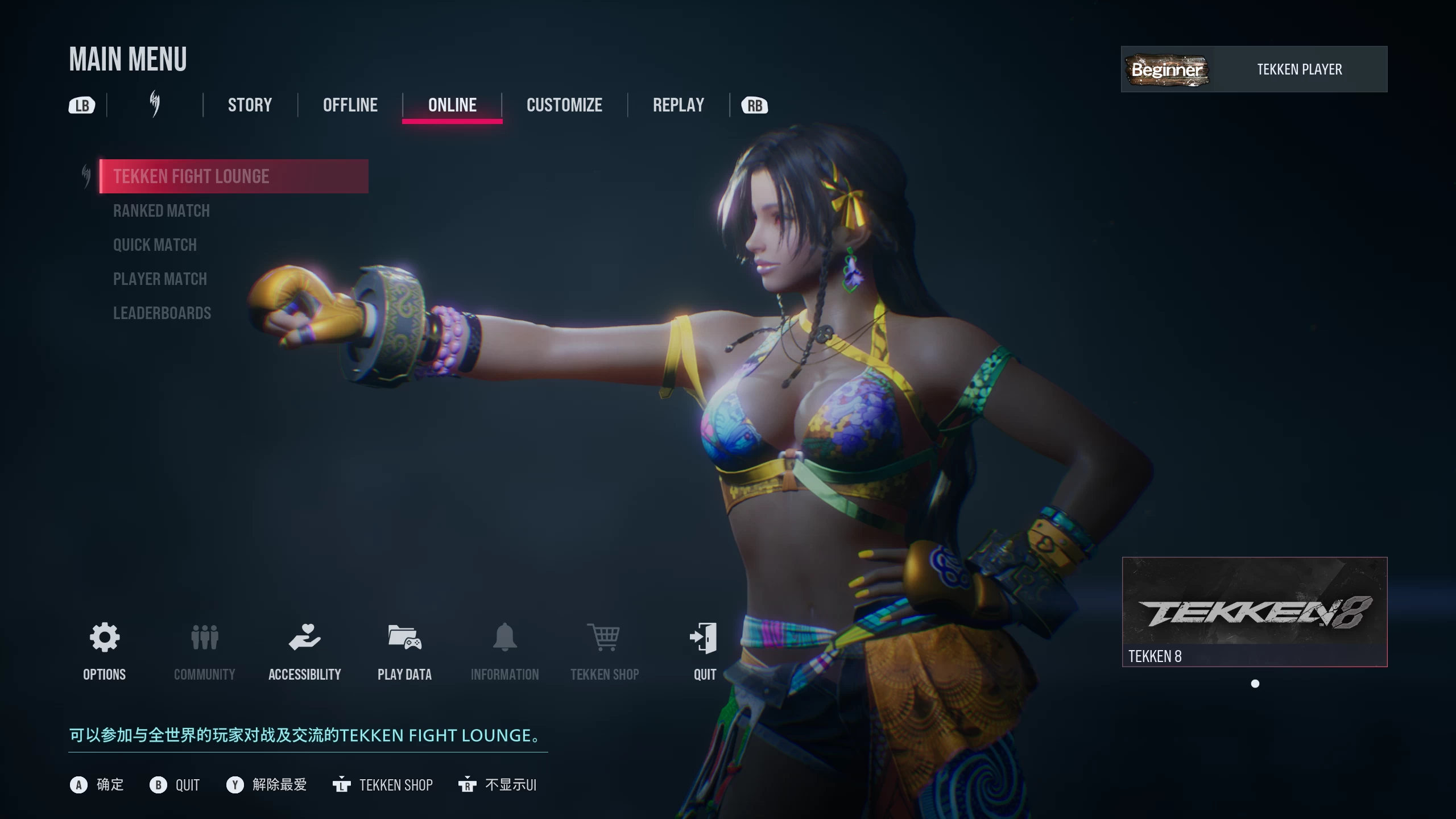Switch to the STORY tab
Viewport: 1456px width, 819px height.
(x=249, y=105)
